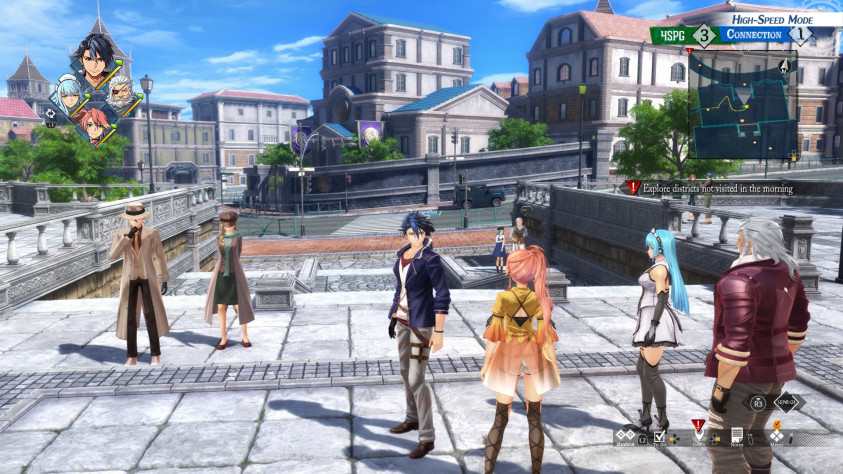The height and width of the screenshot is (474, 843).
Task: Select the 'Explore districts' objective banner
Action: pos(712,188)
